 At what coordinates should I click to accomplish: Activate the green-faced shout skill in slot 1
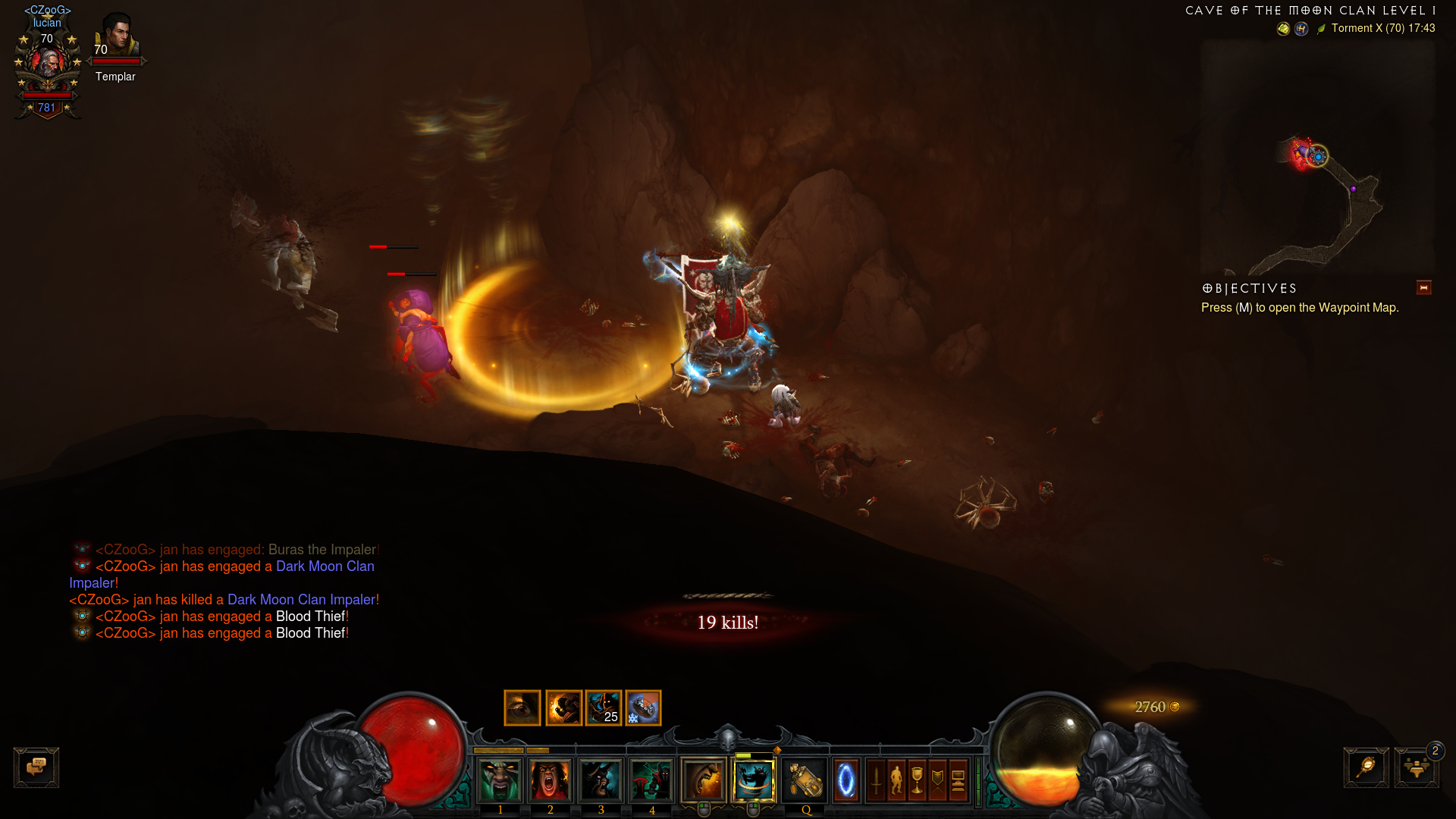click(500, 780)
